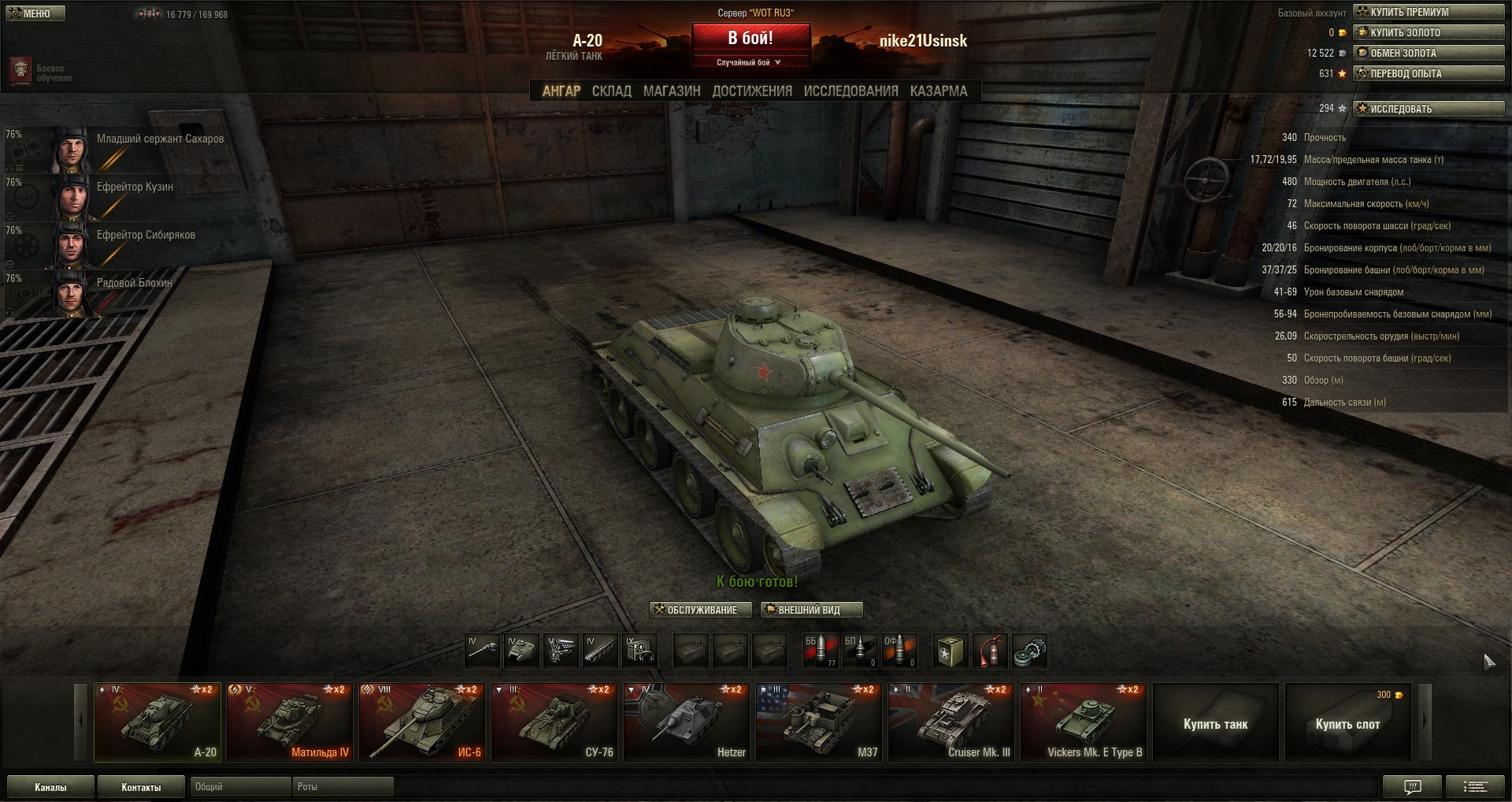The image size is (1512, 802).
Task: Open the КАЗАРМА tab
Action: pyautogui.click(x=938, y=91)
